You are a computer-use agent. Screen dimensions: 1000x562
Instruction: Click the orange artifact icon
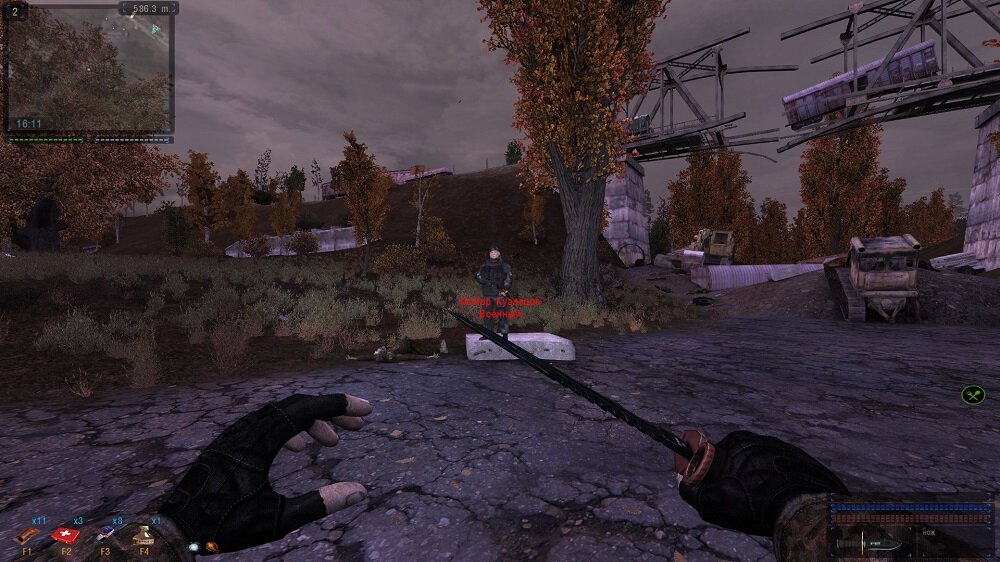(x=211, y=547)
